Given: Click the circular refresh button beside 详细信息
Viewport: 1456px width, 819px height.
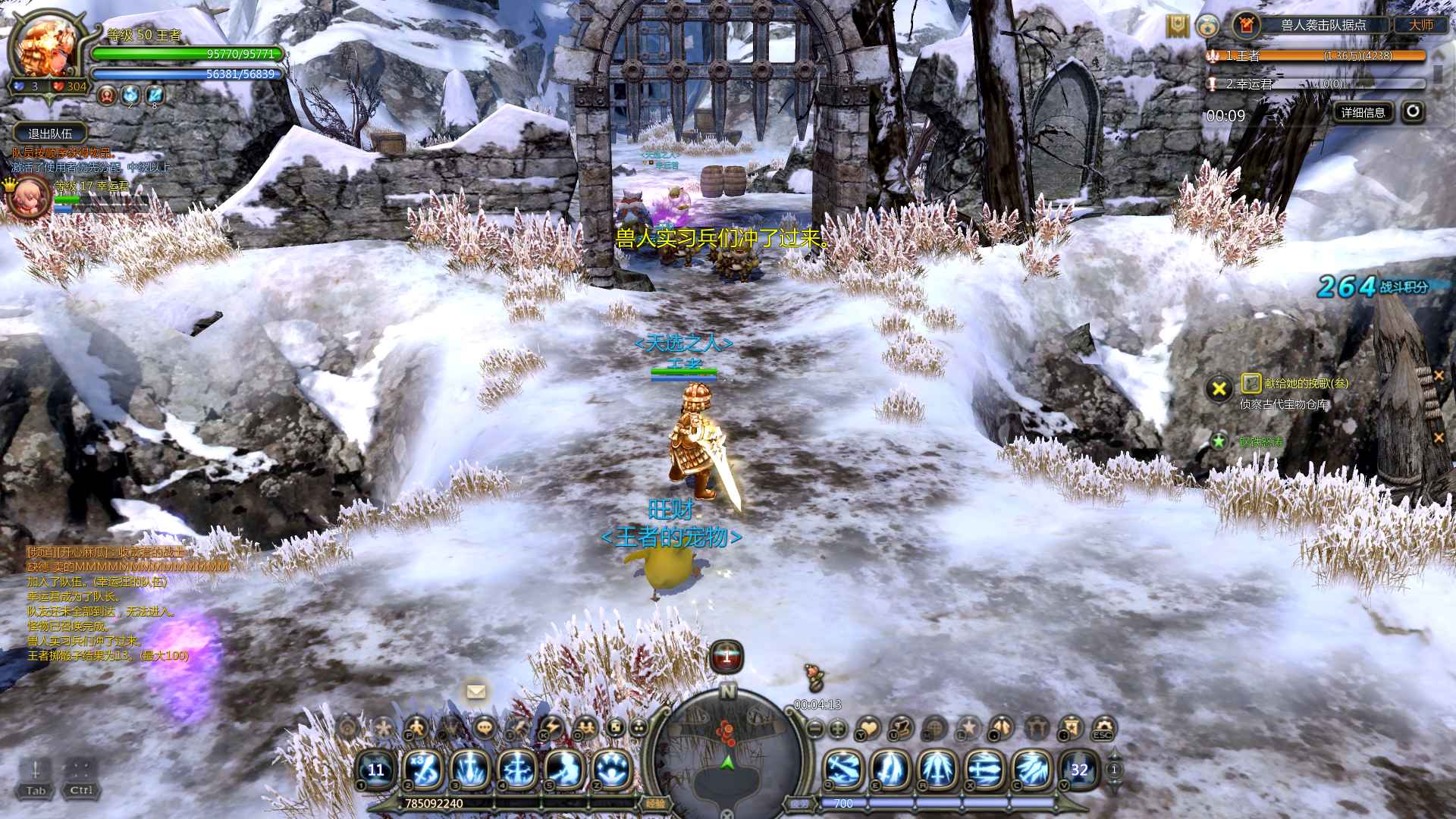Looking at the screenshot, I should pos(1412,112).
